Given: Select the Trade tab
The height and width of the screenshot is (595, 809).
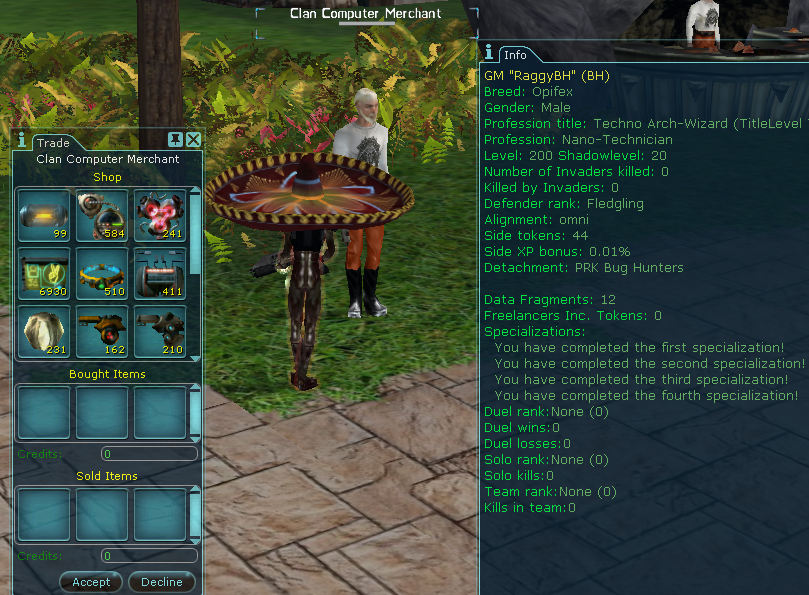Looking at the screenshot, I should tap(53, 143).
